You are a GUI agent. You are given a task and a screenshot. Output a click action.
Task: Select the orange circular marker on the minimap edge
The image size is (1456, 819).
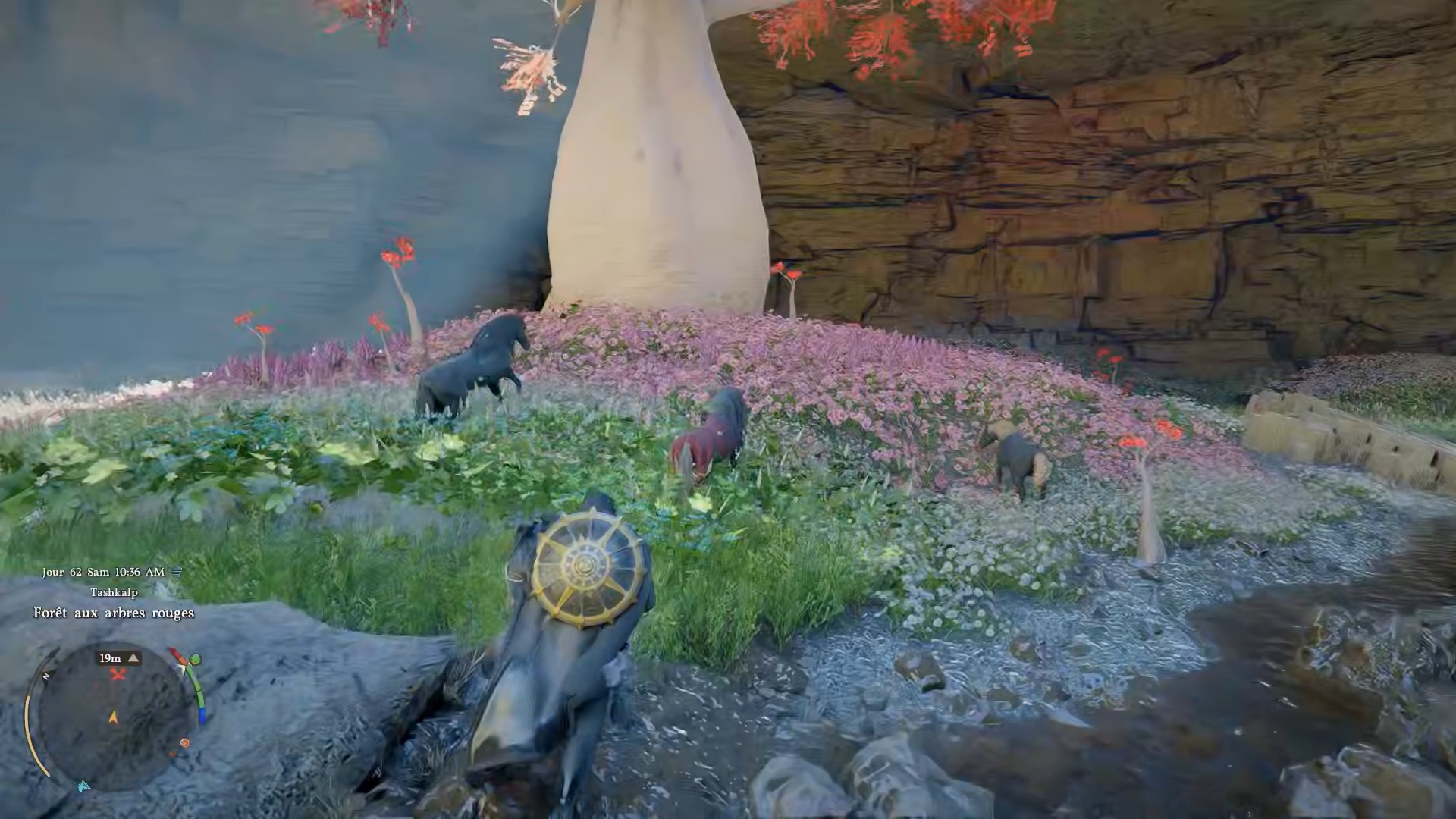(184, 743)
